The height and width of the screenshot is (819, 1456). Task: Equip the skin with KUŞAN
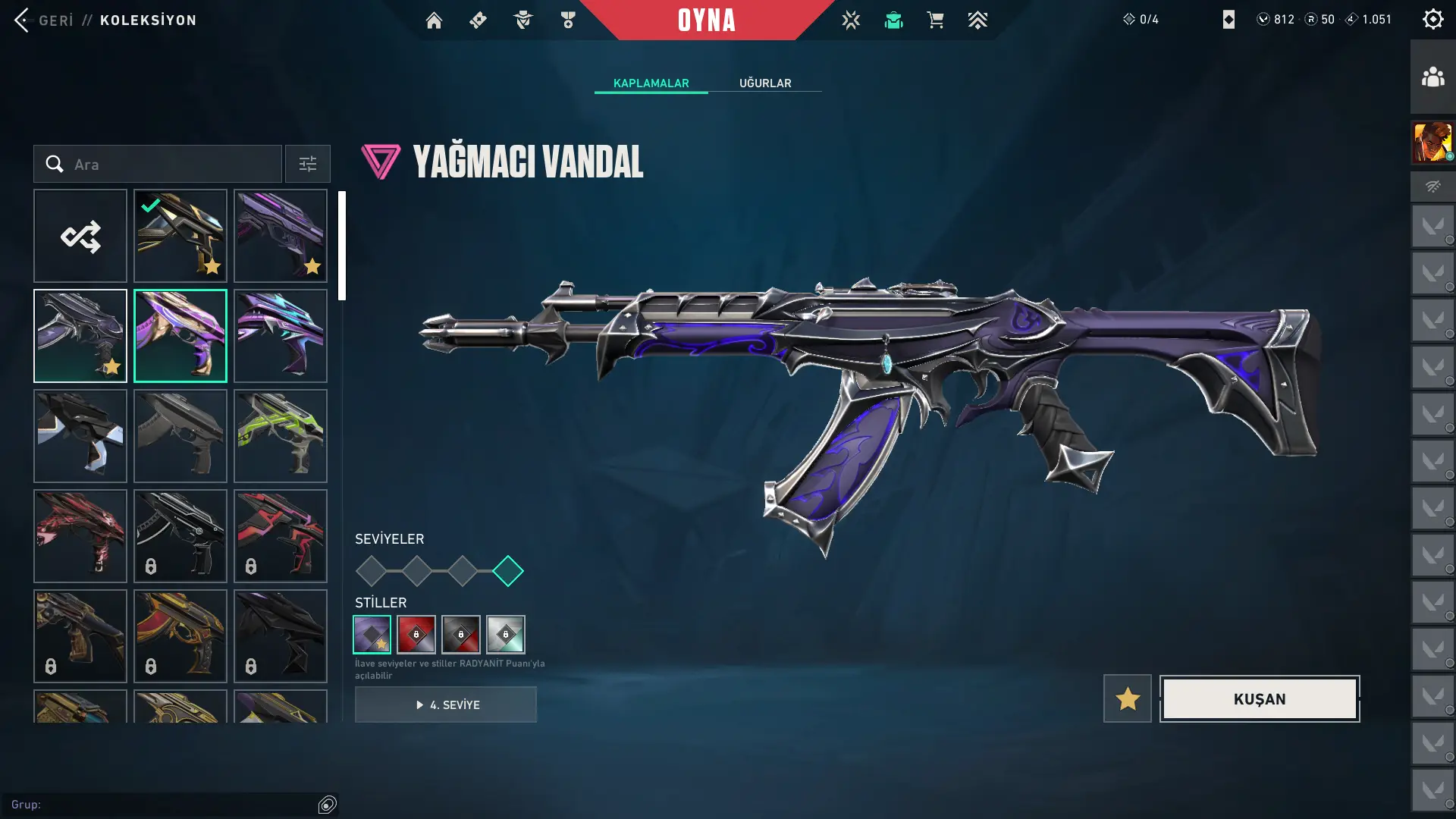(x=1260, y=698)
